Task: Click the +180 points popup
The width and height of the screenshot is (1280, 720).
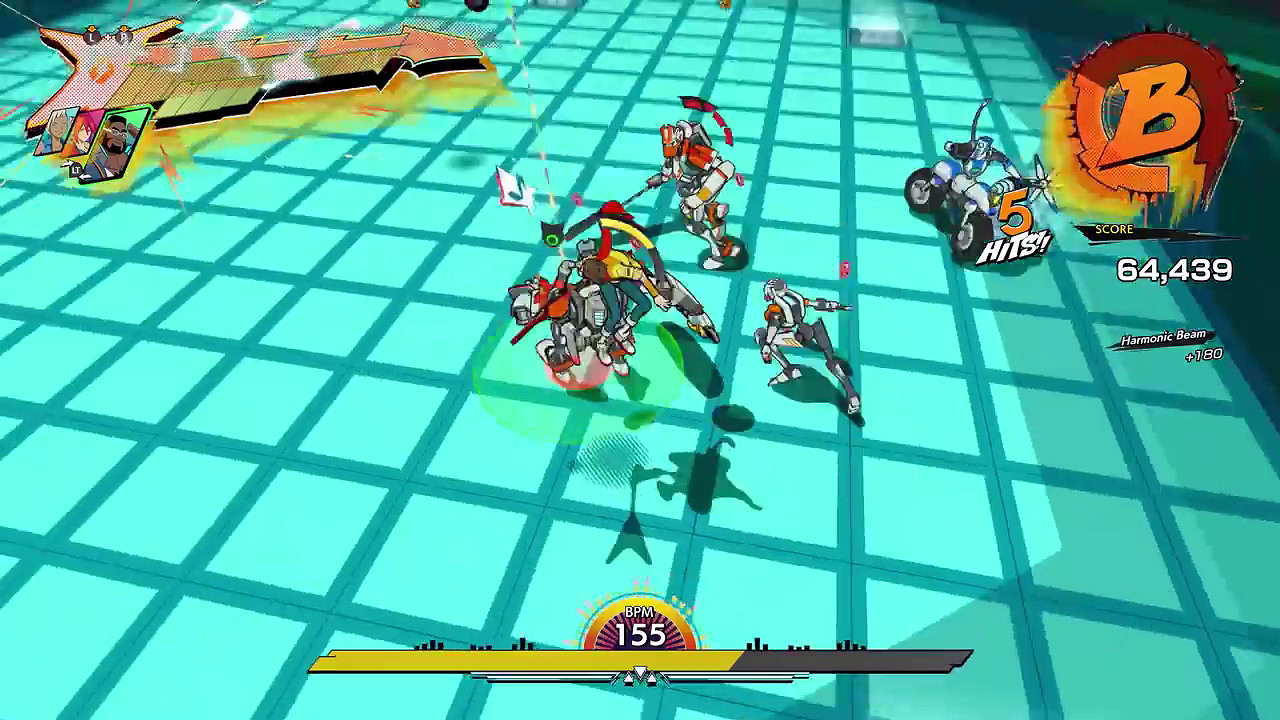Action: point(1203,356)
